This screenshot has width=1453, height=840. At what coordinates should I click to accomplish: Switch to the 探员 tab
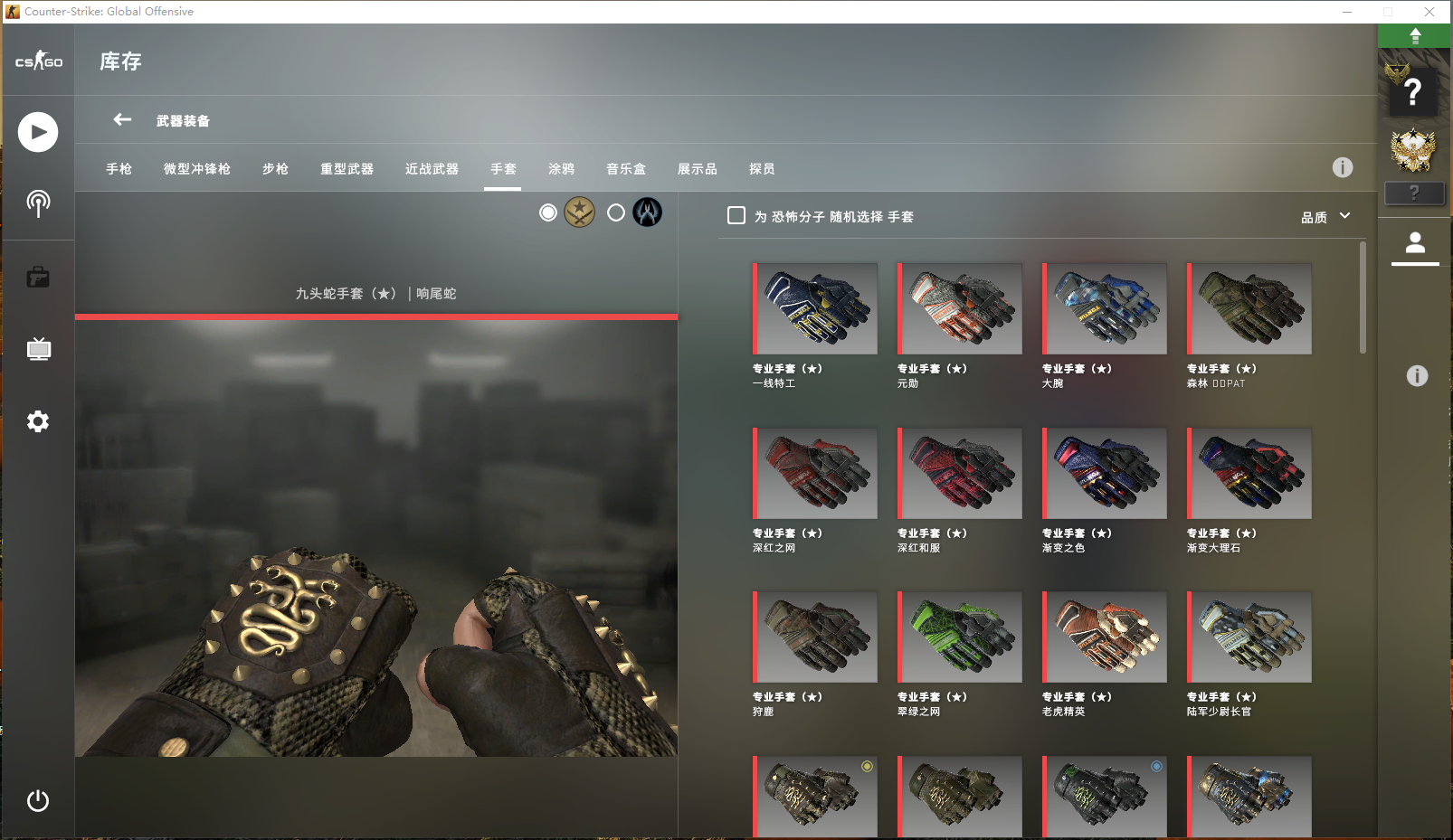762,169
